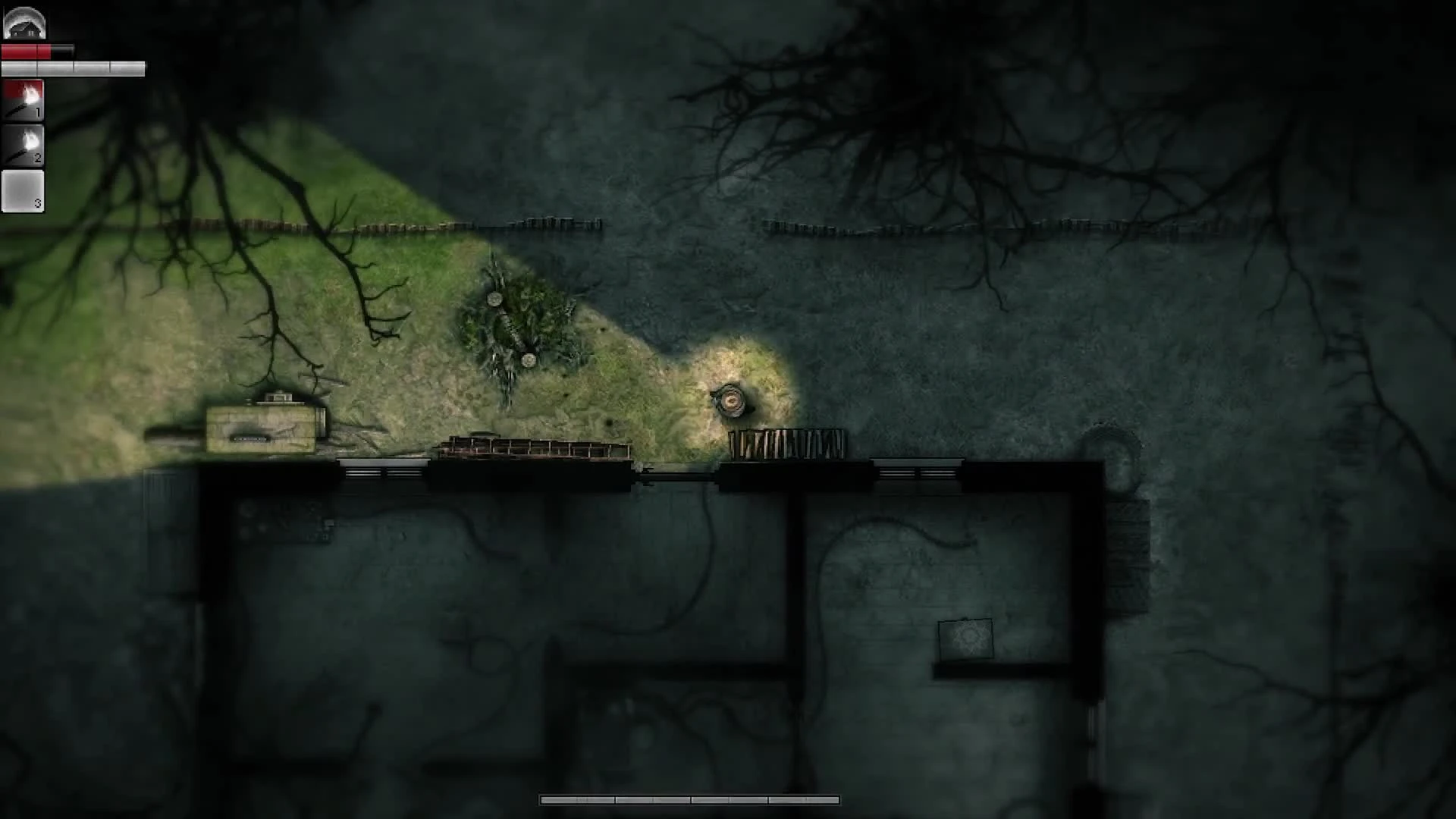Select the torch item in hotbar slot 2
This screenshot has height=819, width=1456.
[21, 146]
